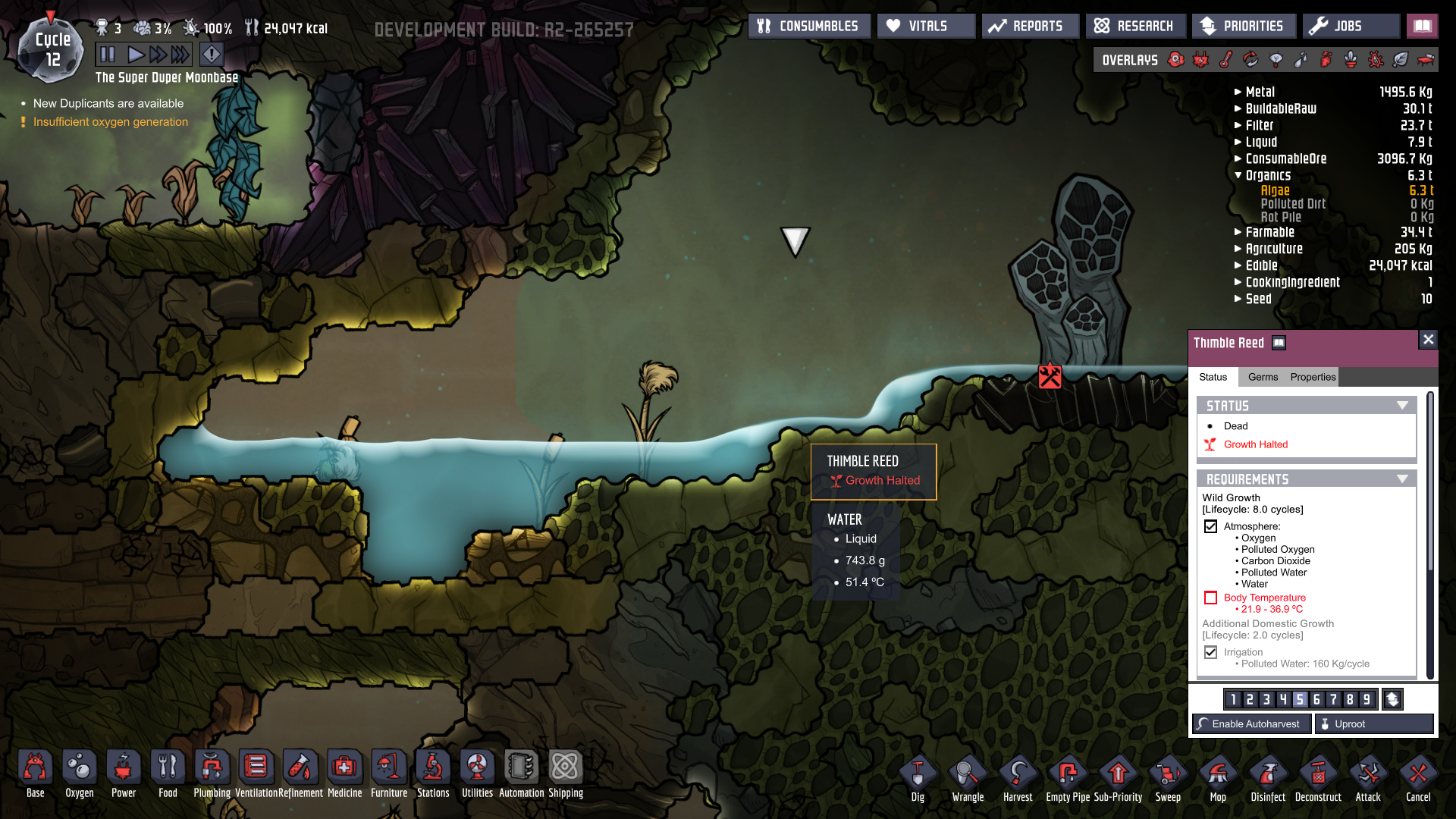Enable Autoharvest for the Thimble Reed
The width and height of the screenshot is (1456, 819).
[x=1251, y=724]
